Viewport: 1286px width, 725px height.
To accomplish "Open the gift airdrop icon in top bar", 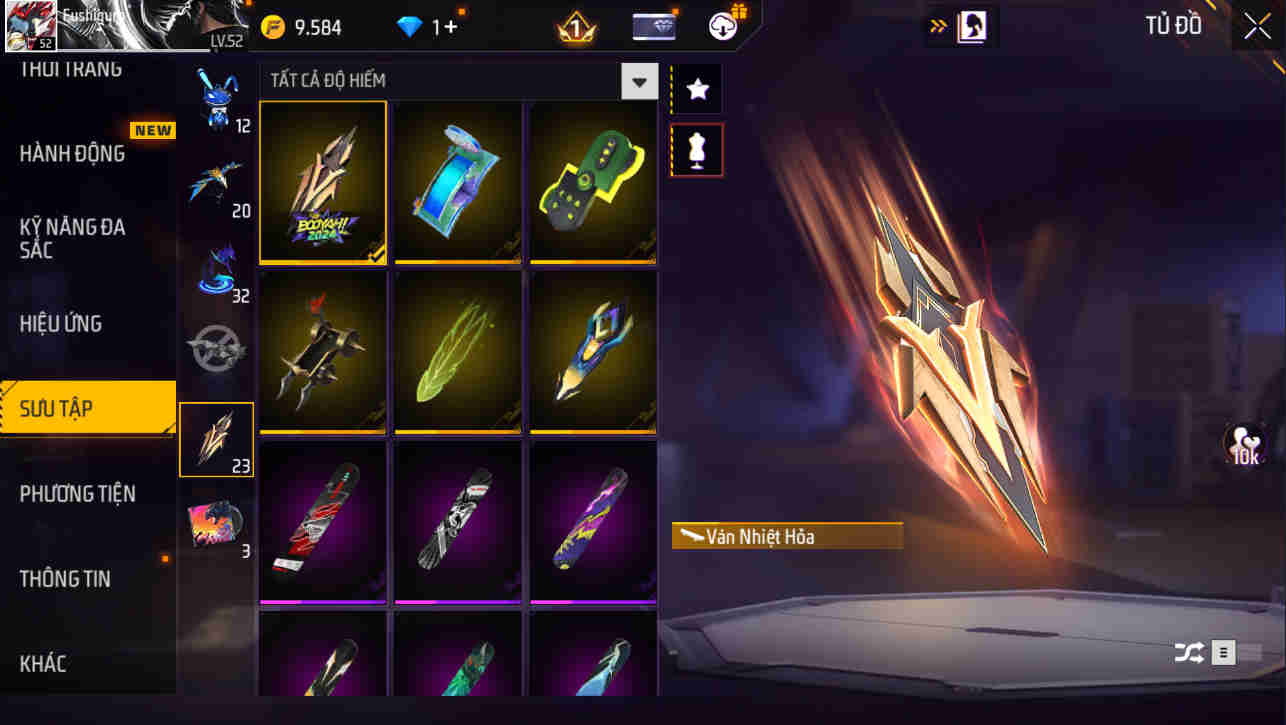I will point(724,26).
